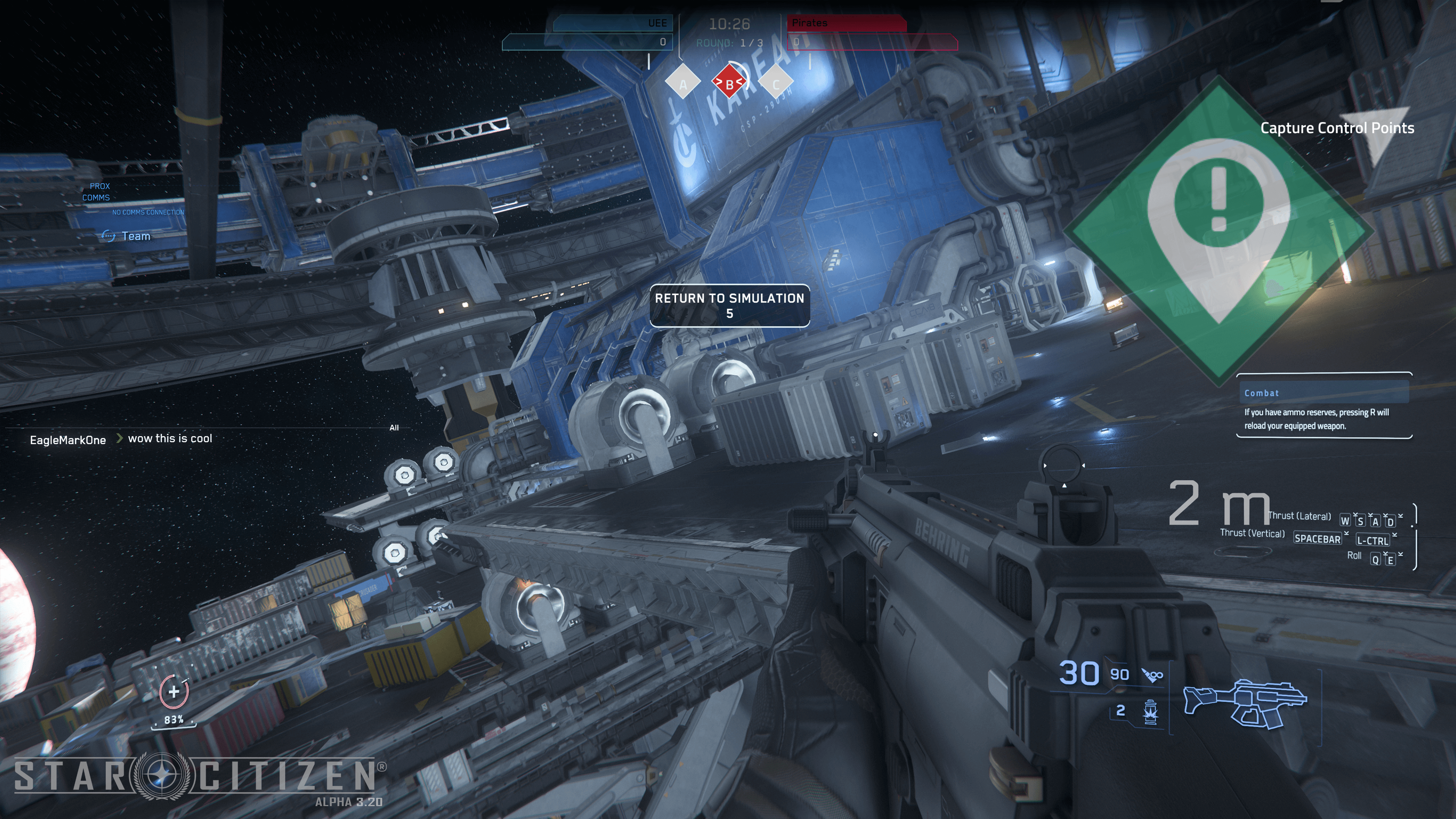Switch to the All chat channel label
The height and width of the screenshot is (819, 1456).
click(394, 428)
